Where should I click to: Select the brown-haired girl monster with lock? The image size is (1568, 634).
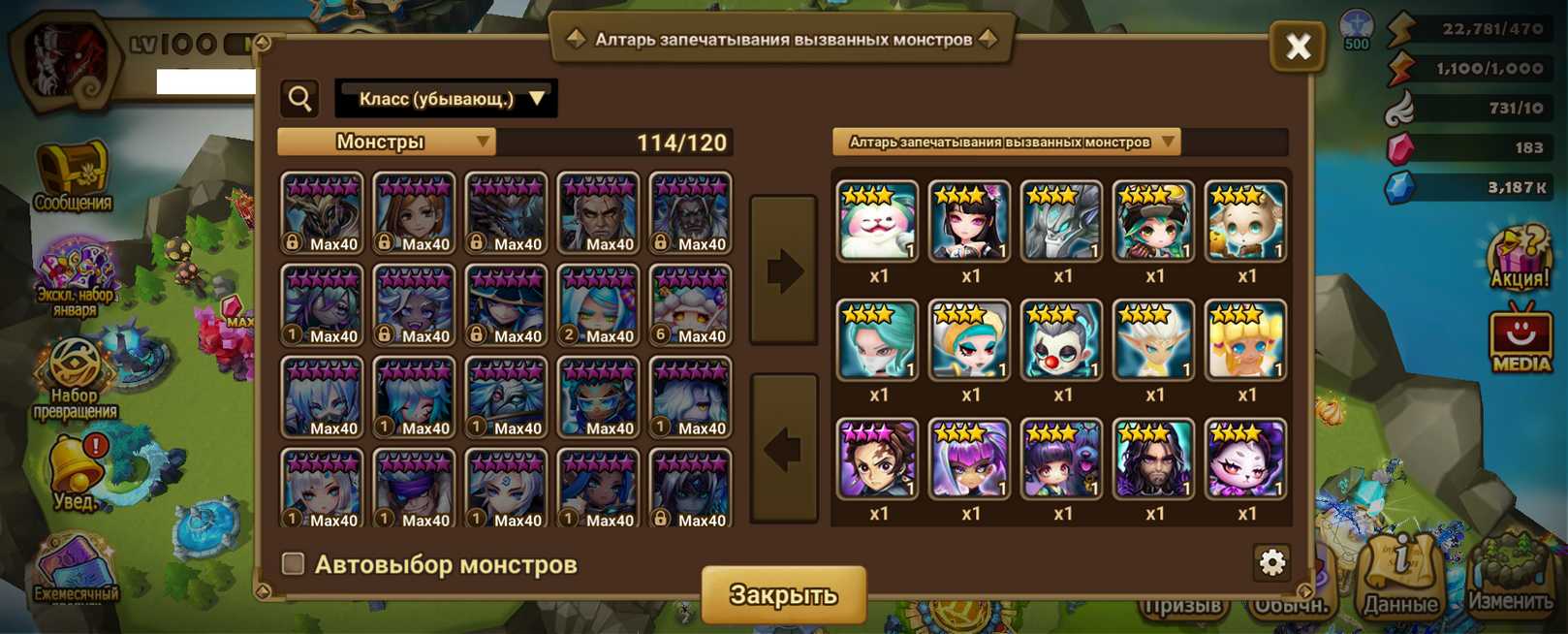pyautogui.click(x=414, y=213)
